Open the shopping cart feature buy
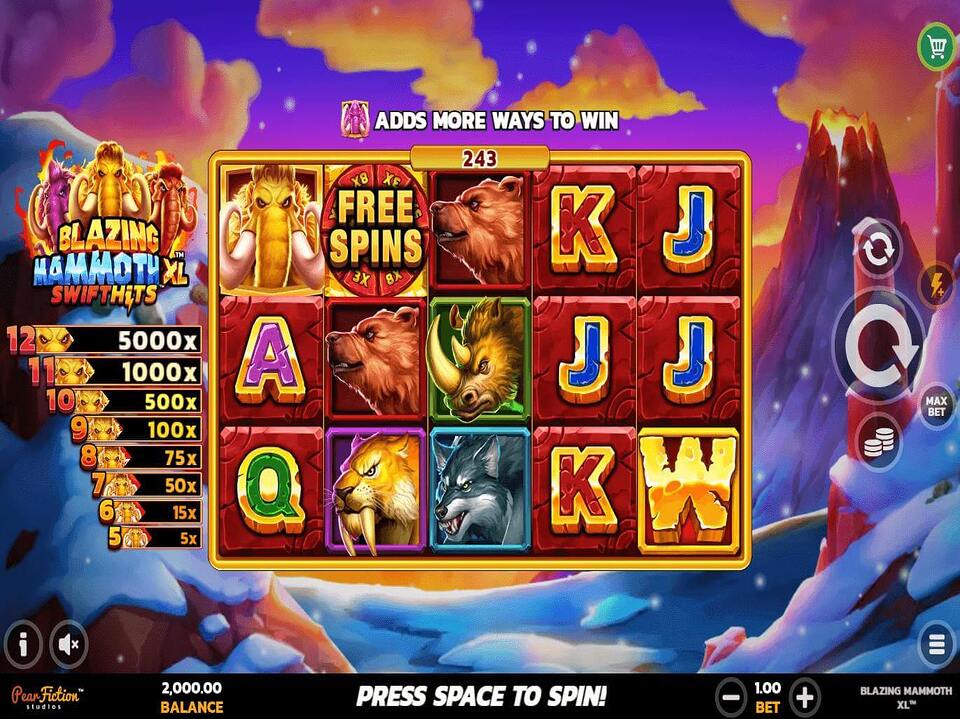 936,44
